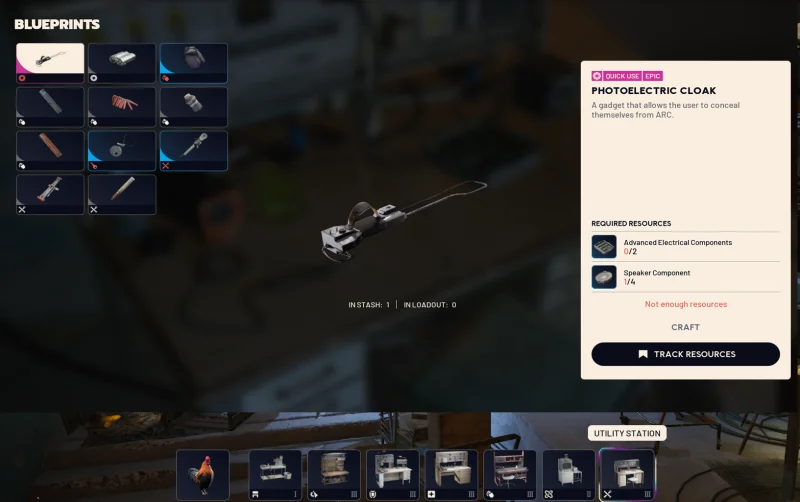Select the red firecracker bundle blueprint
The height and width of the screenshot is (502, 800).
[x=122, y=106]
